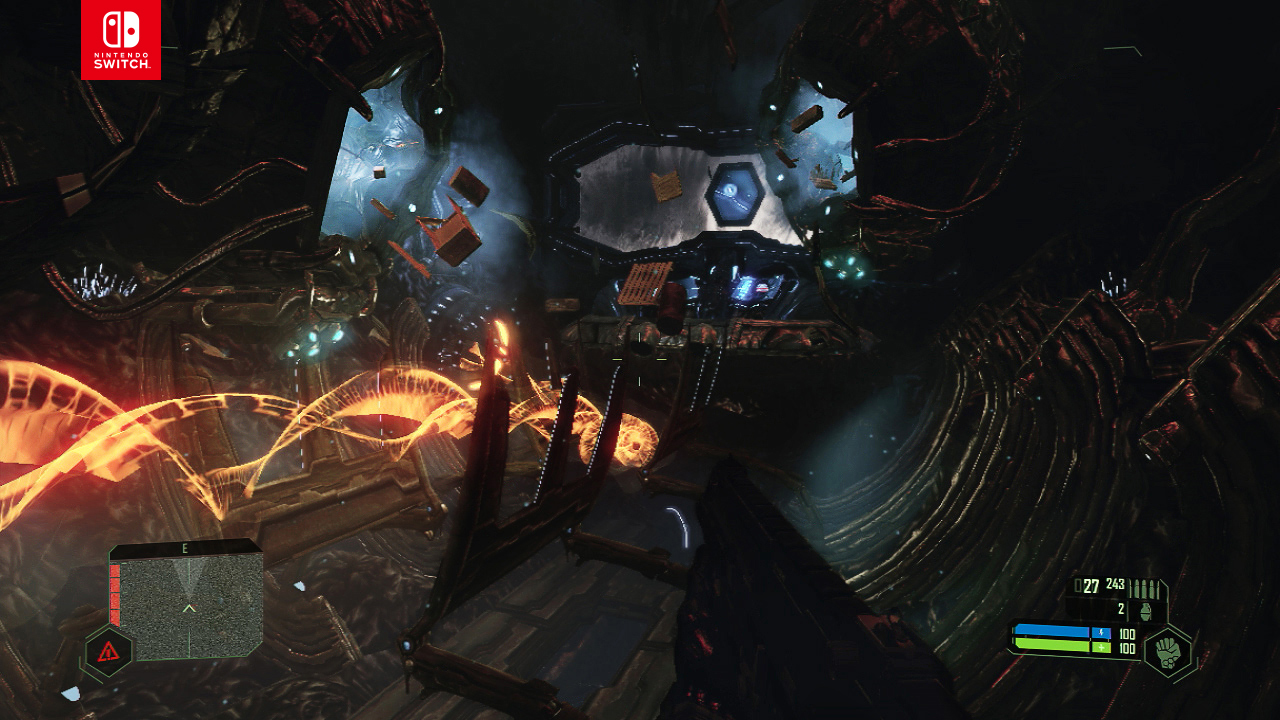Click the Nintendo Switch logo badge
This screenshot has width=1280, height=720.
click(121, 39)
